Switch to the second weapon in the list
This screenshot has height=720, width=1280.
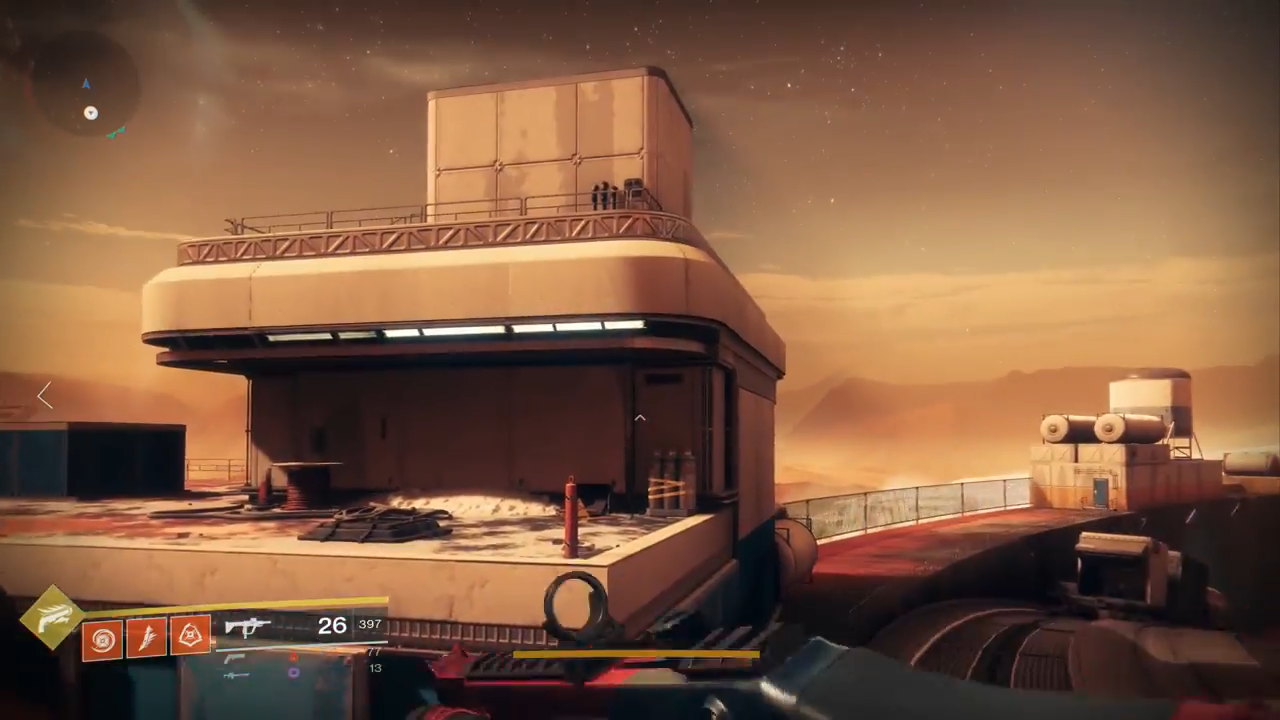[235, 658]
